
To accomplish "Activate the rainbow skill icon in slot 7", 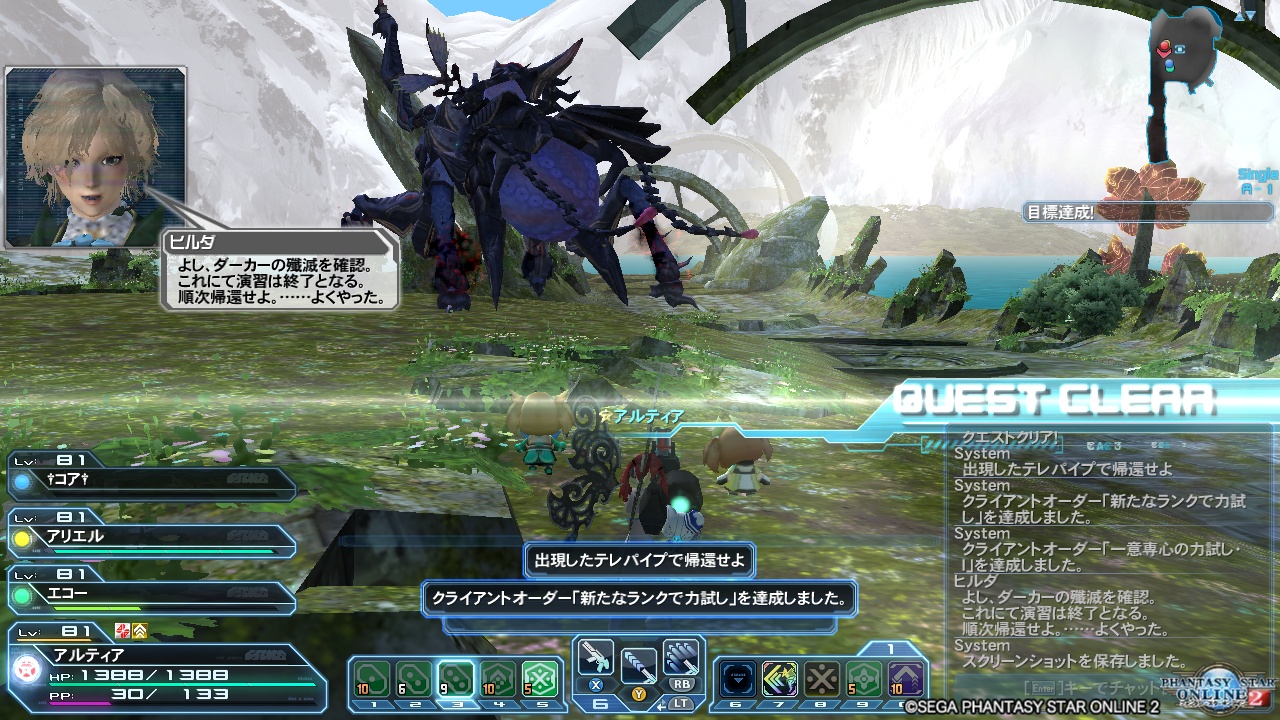I will (x=780, y=678).
